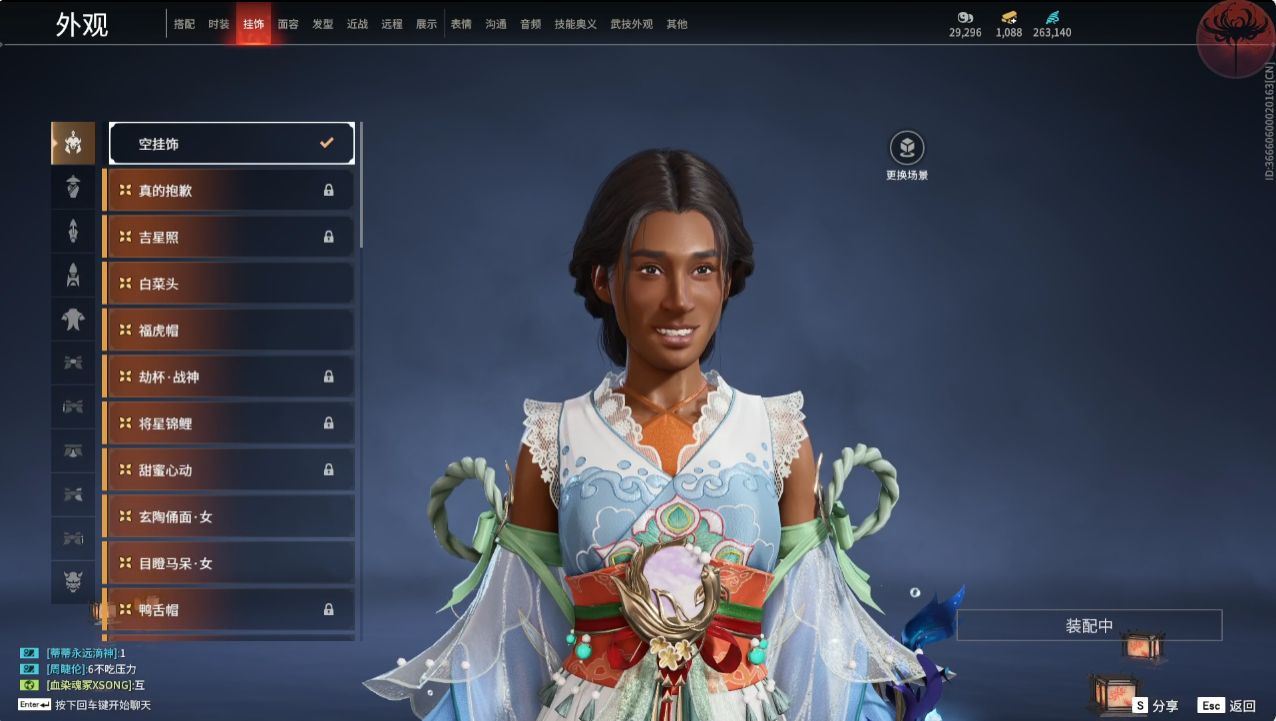Screen dimensions: 1276x721
Task: Switch to the 时装 tab
Action: pos(219,24)
